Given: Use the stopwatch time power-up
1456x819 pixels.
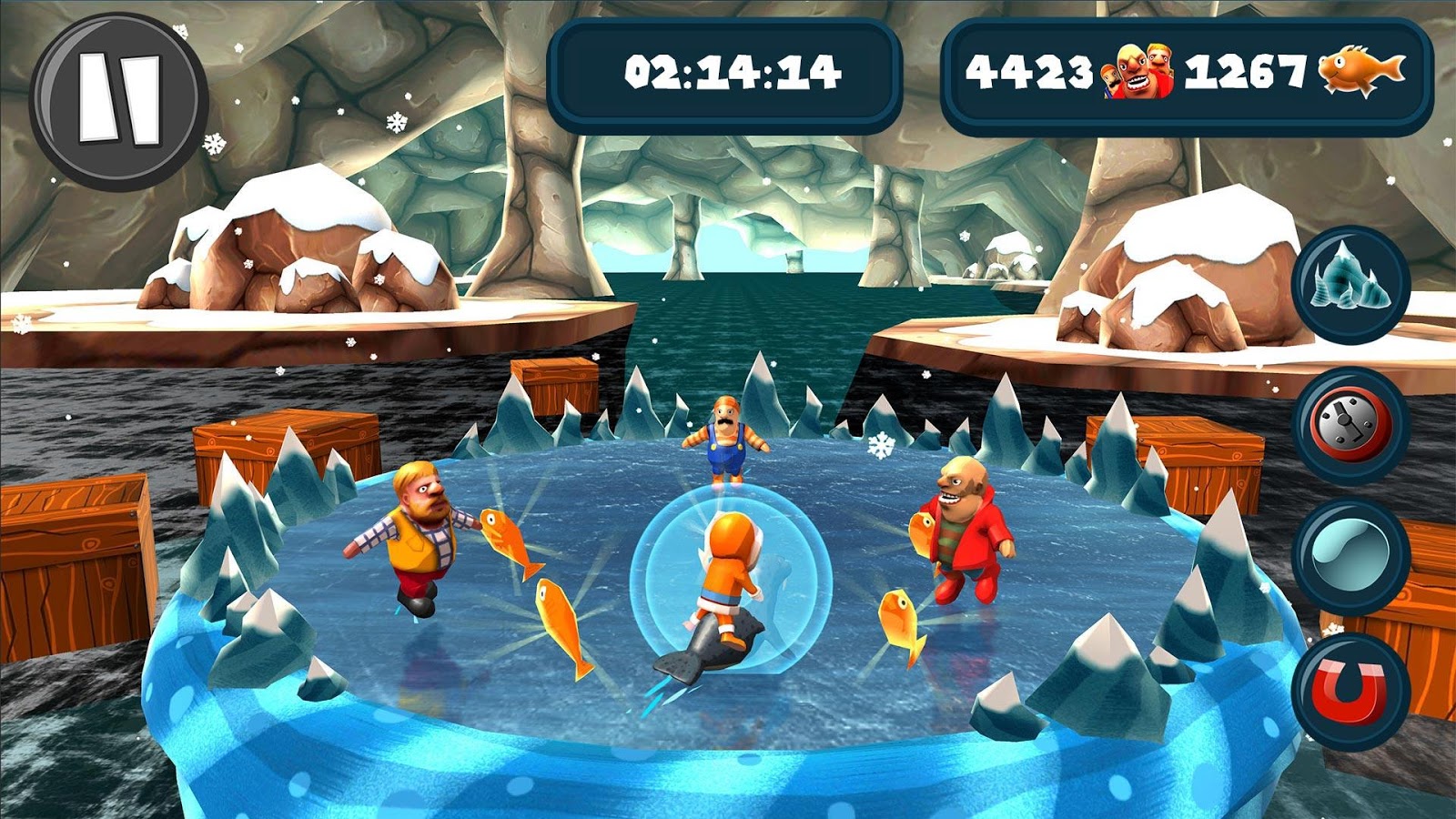Looking at the screenshot, I should pyautogui.click(x=1350, y=424).
